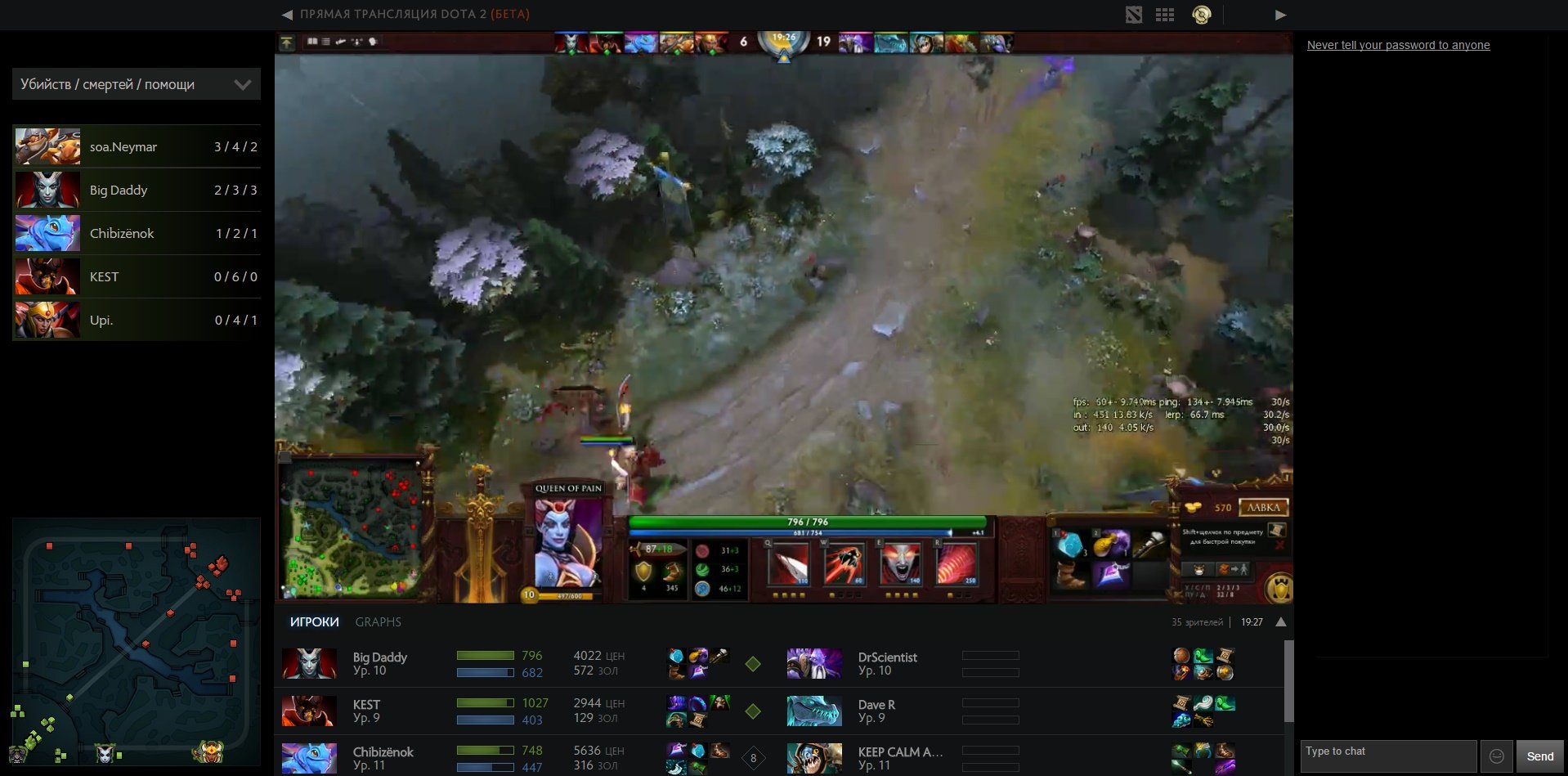
Task: Select Chibizёnok in the bottom players panel
Action: (x=383, y=758)
